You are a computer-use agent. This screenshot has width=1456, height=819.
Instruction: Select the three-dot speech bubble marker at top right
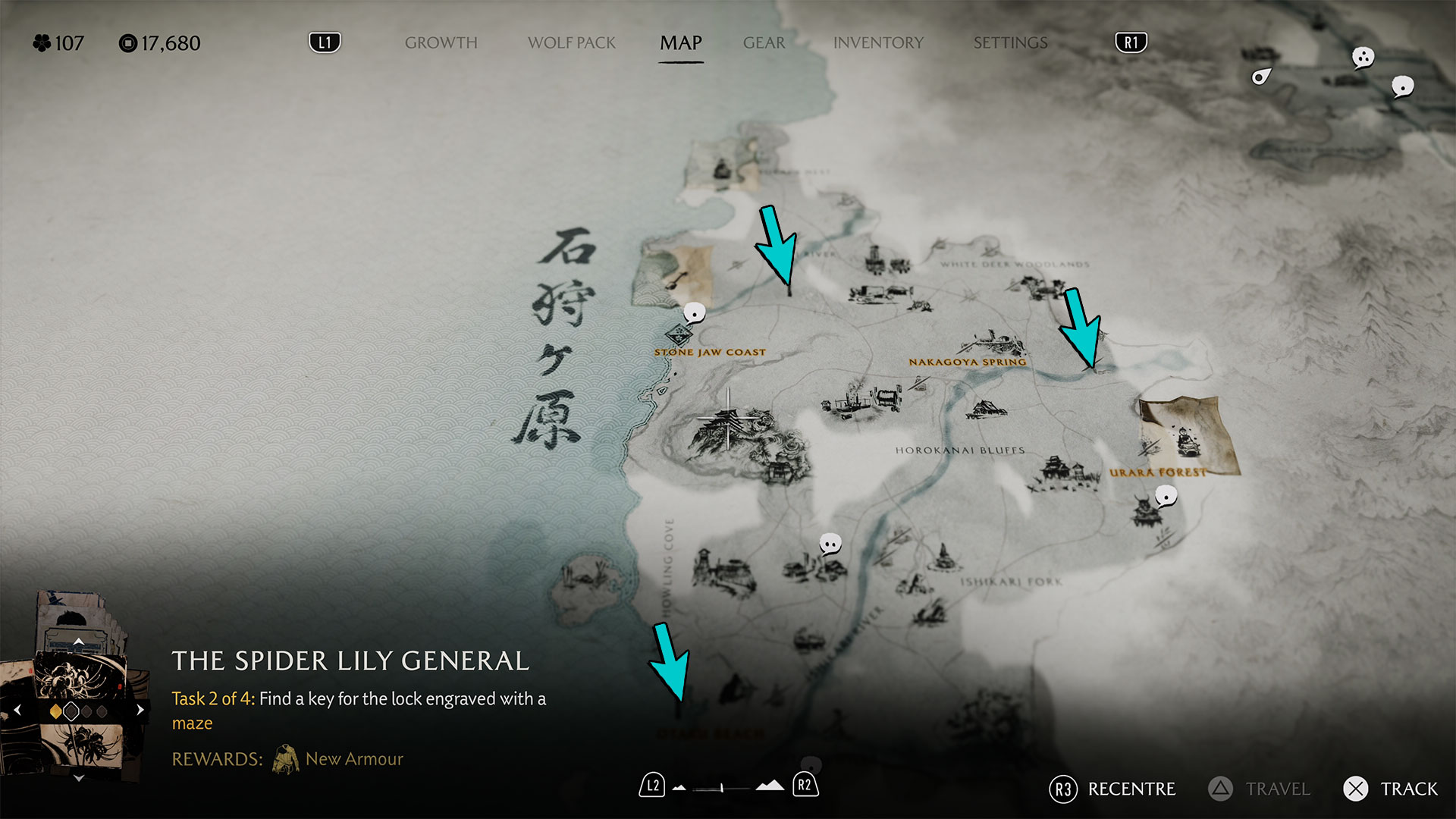pyautogui.click(x=1363, y=57)
